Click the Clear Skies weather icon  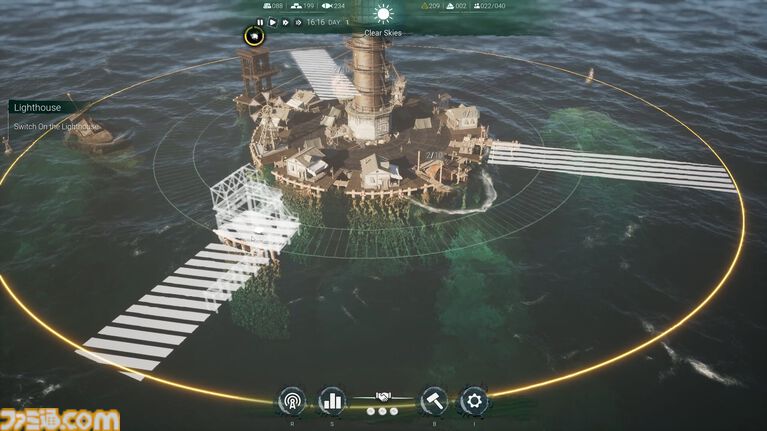(383, 14)
